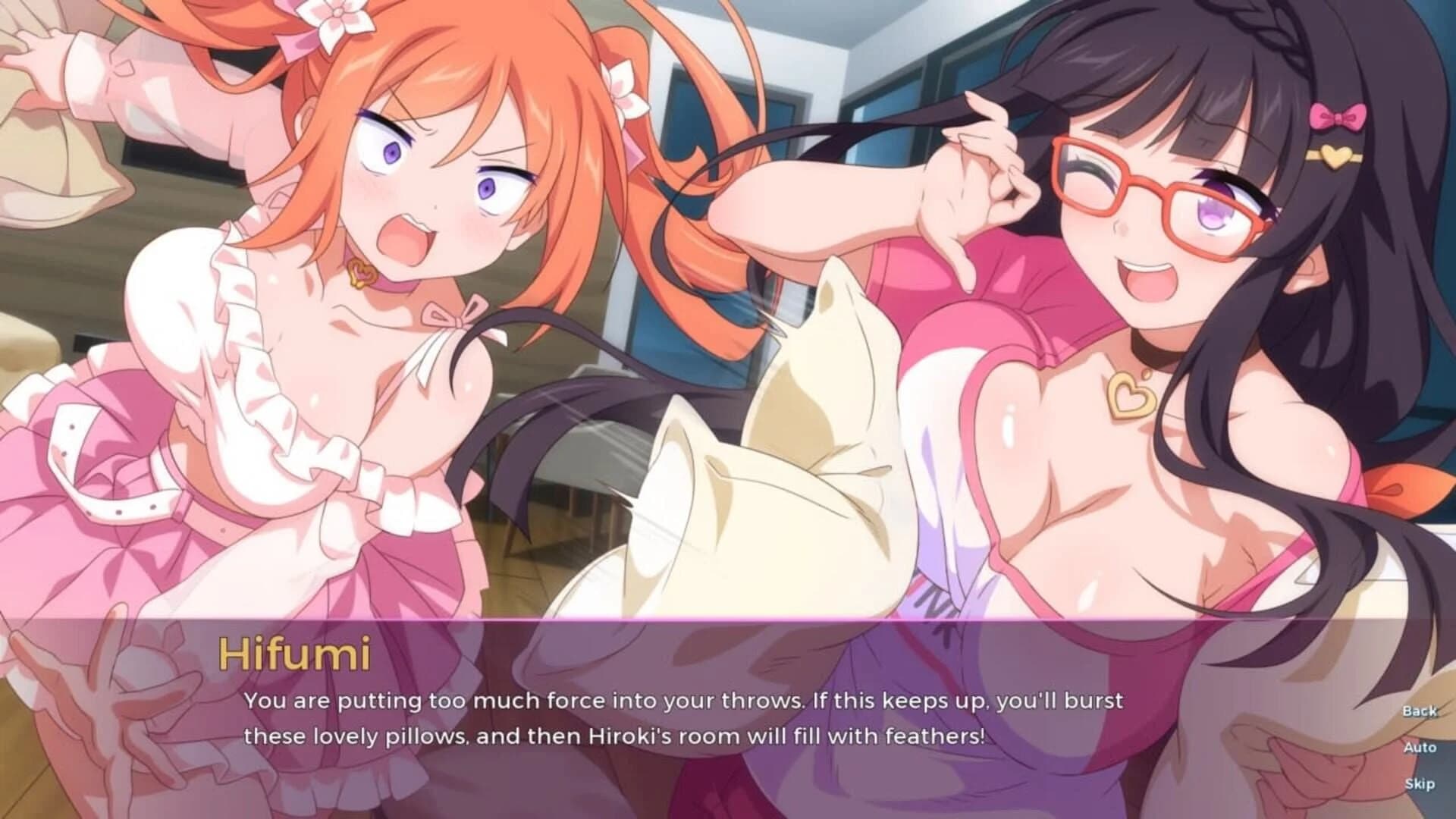
Task: Click the Back button to rewind dialogue
Action: click(x=1419, y=711)
